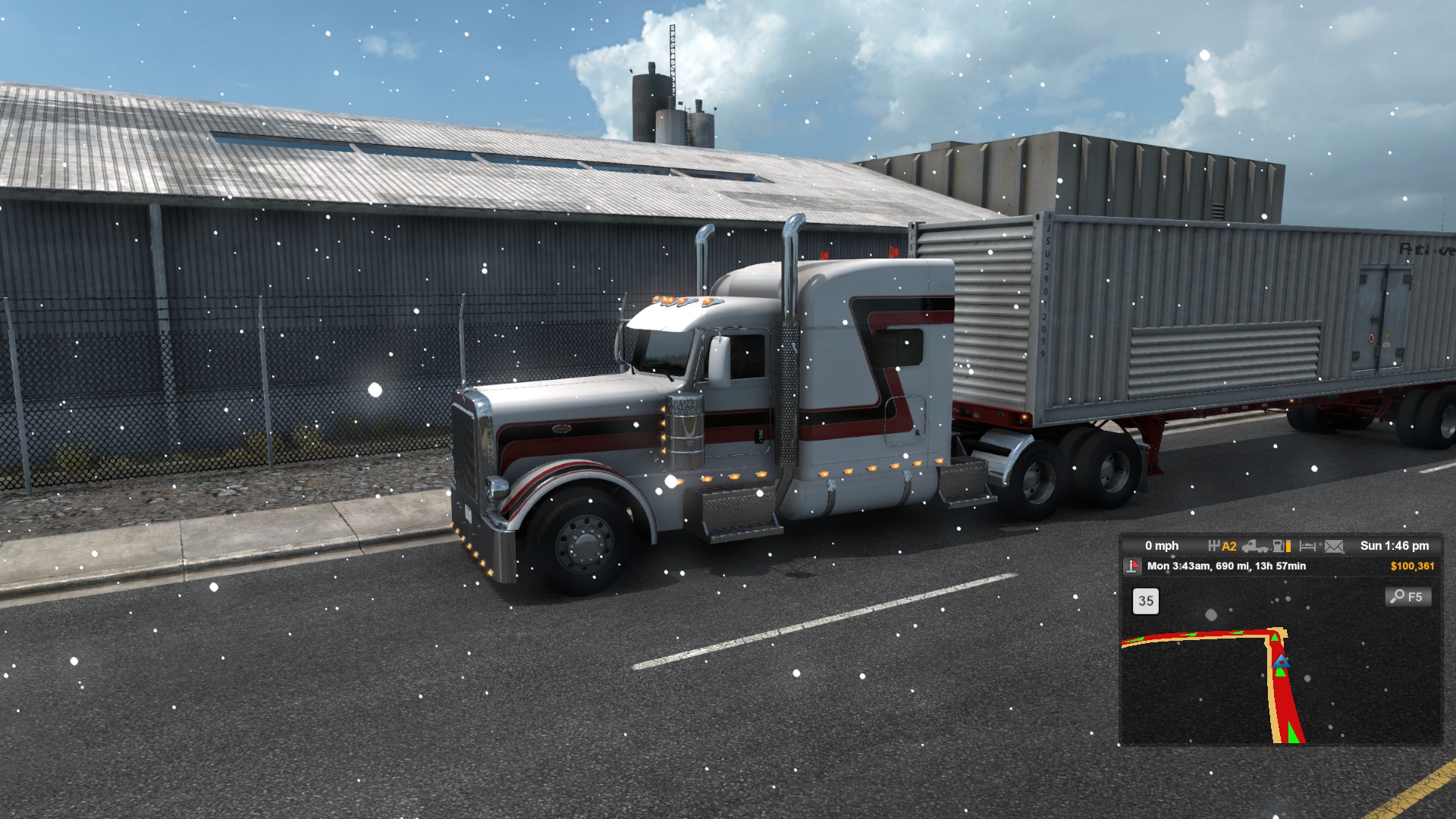Click the gear shifter icon
The height and width of the screenshot is (819, 1456).
[x=1214, y=546]
